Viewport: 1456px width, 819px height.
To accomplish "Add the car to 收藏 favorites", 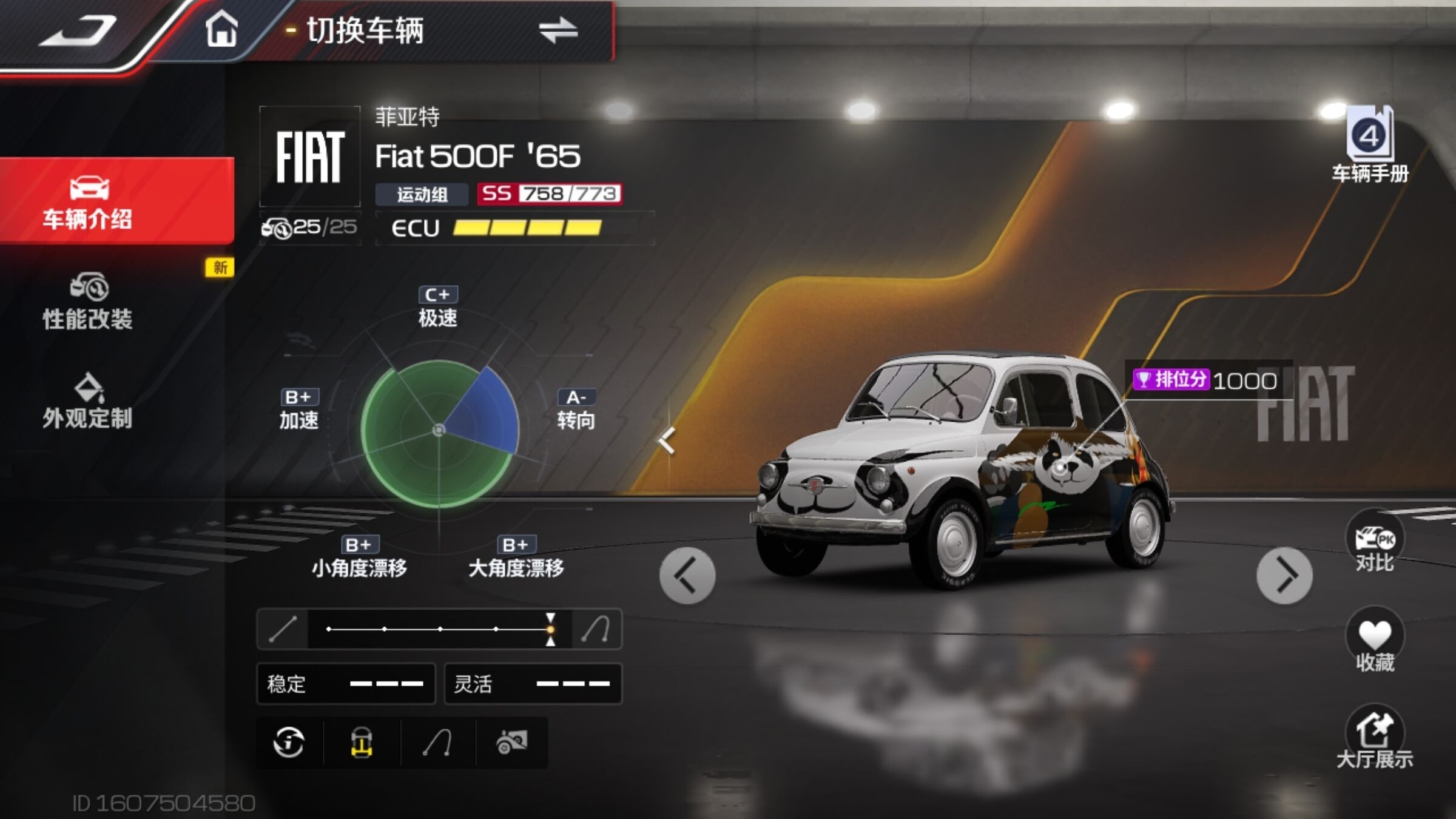I will pyautogui.click(x=1375, y=641).
